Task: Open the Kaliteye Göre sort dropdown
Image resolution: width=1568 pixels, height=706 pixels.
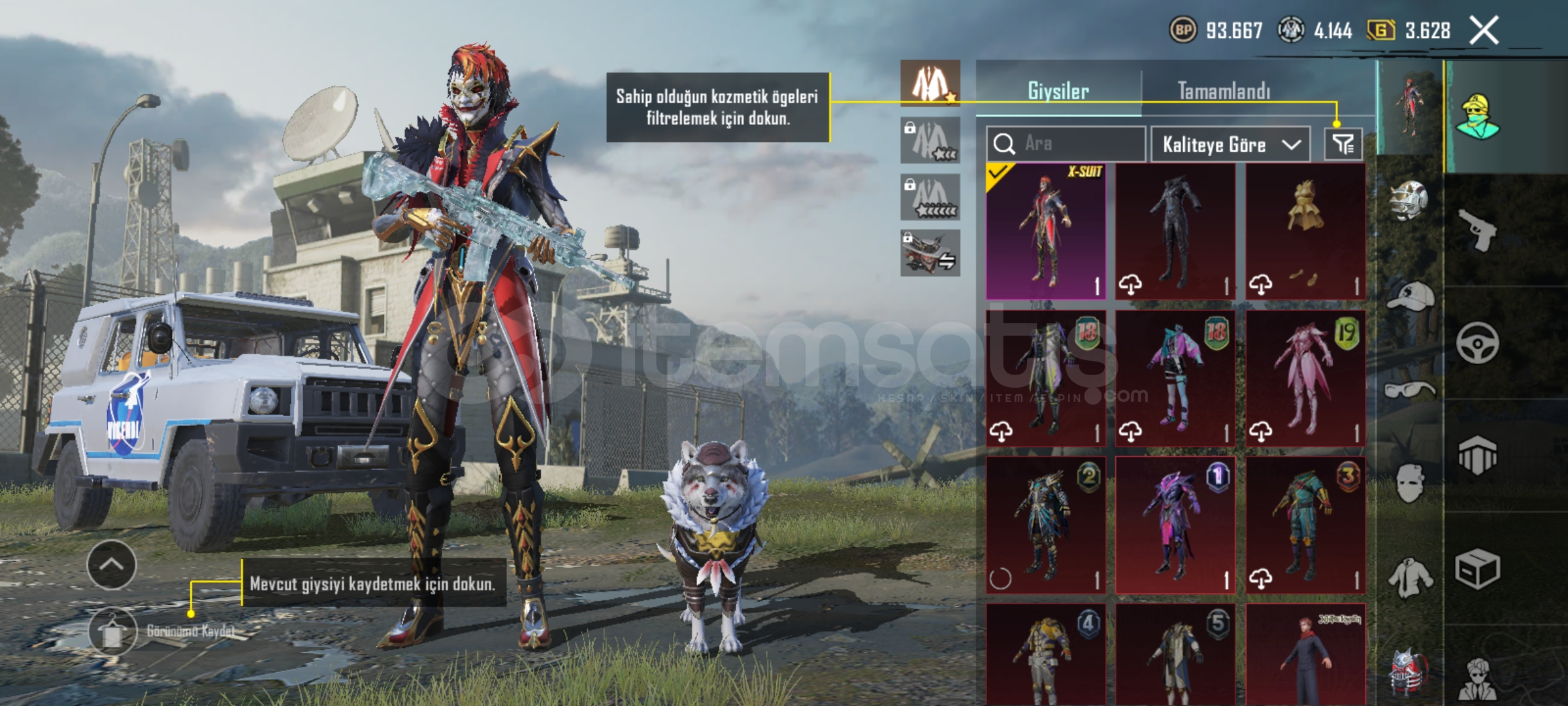Action: coord(1230,144)
